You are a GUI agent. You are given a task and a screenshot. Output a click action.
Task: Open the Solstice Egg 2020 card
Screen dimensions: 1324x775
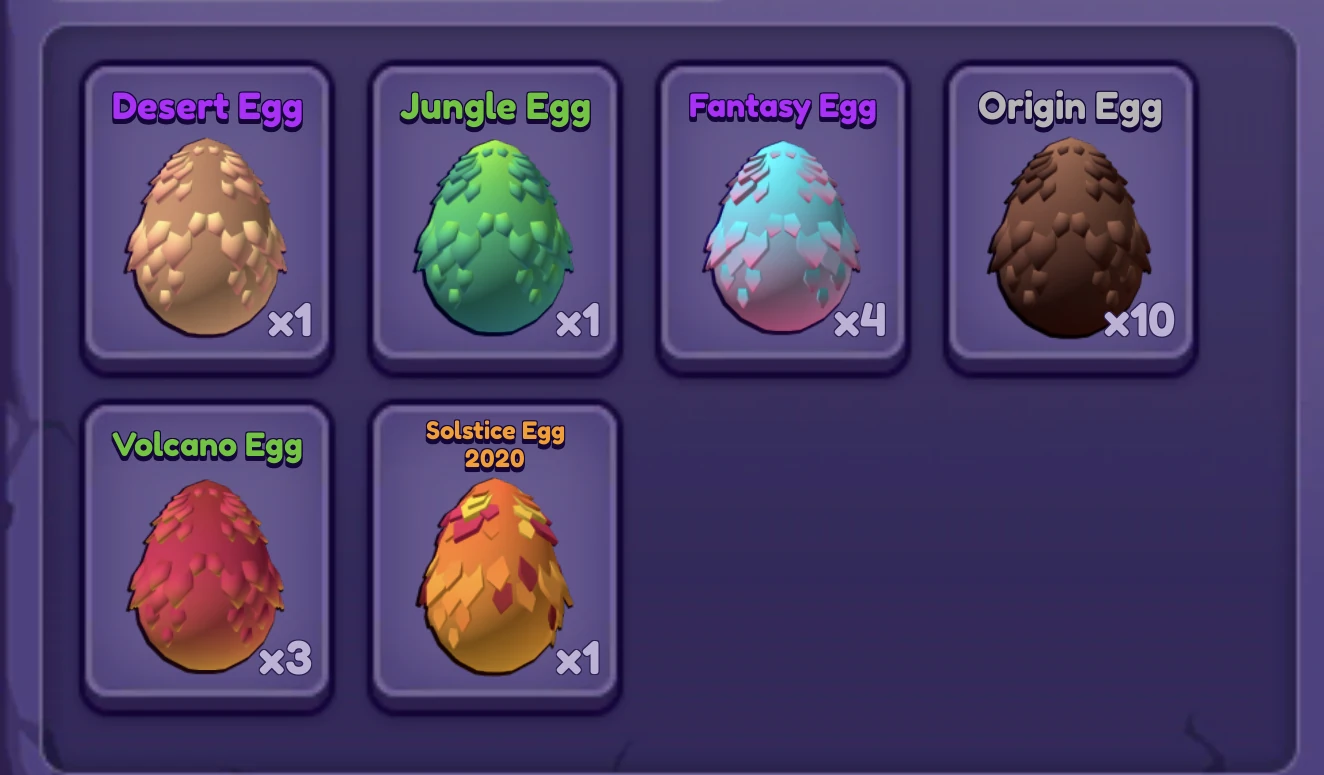496,555
